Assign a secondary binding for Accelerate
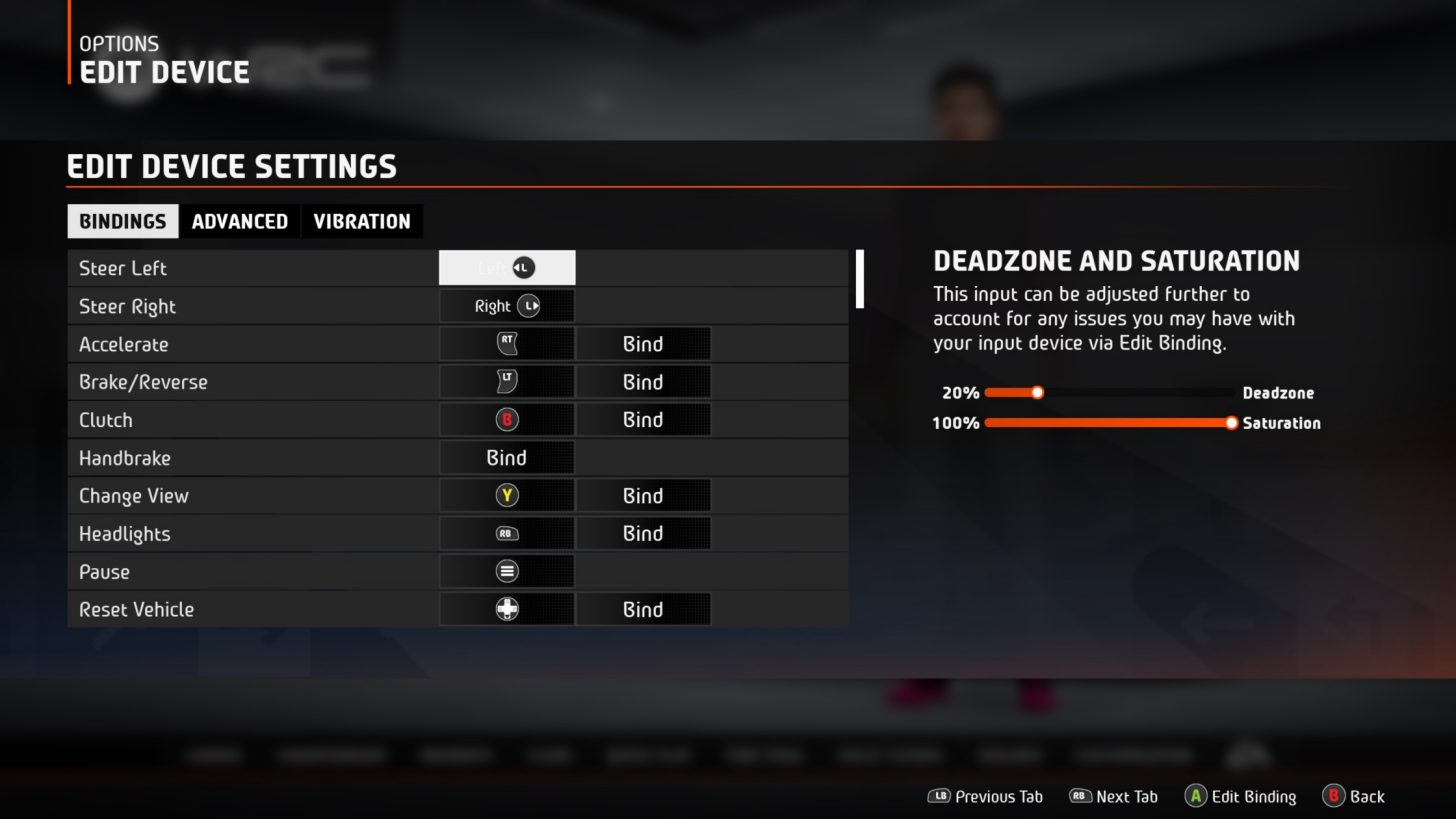The height and width of the screenshot is (819, 1456). 643,343
